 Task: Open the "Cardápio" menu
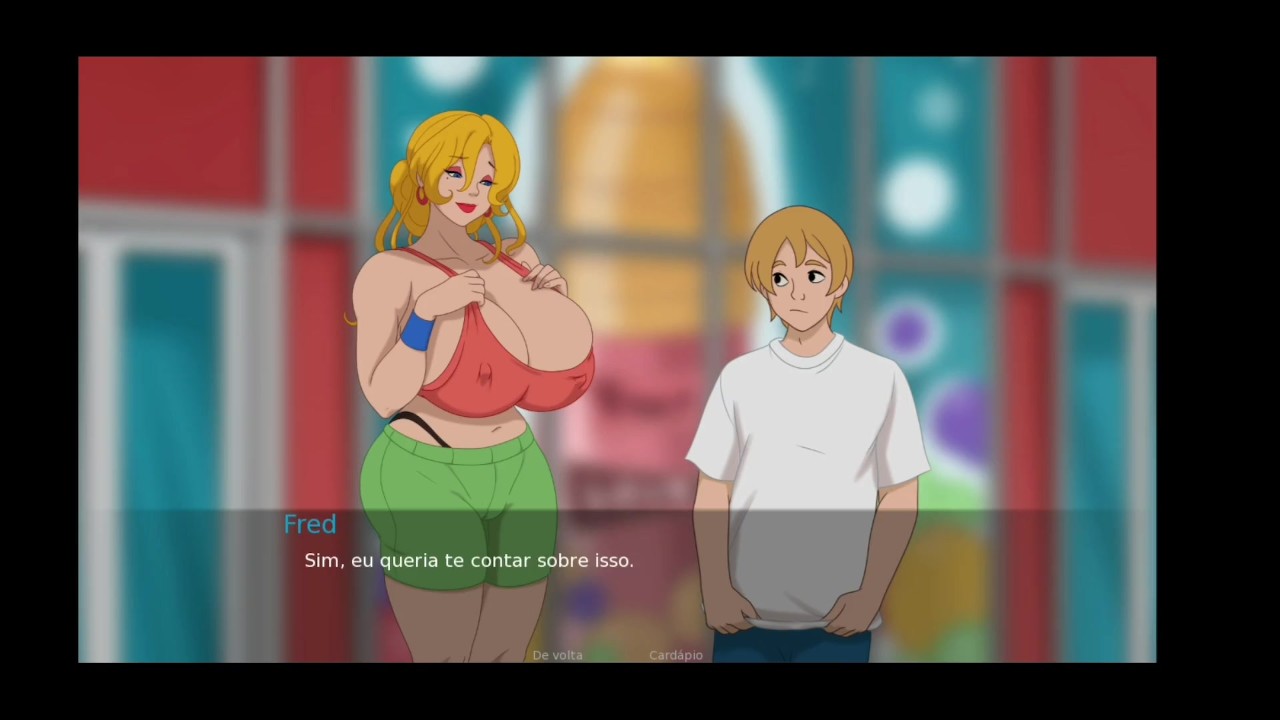click(675, 655)
